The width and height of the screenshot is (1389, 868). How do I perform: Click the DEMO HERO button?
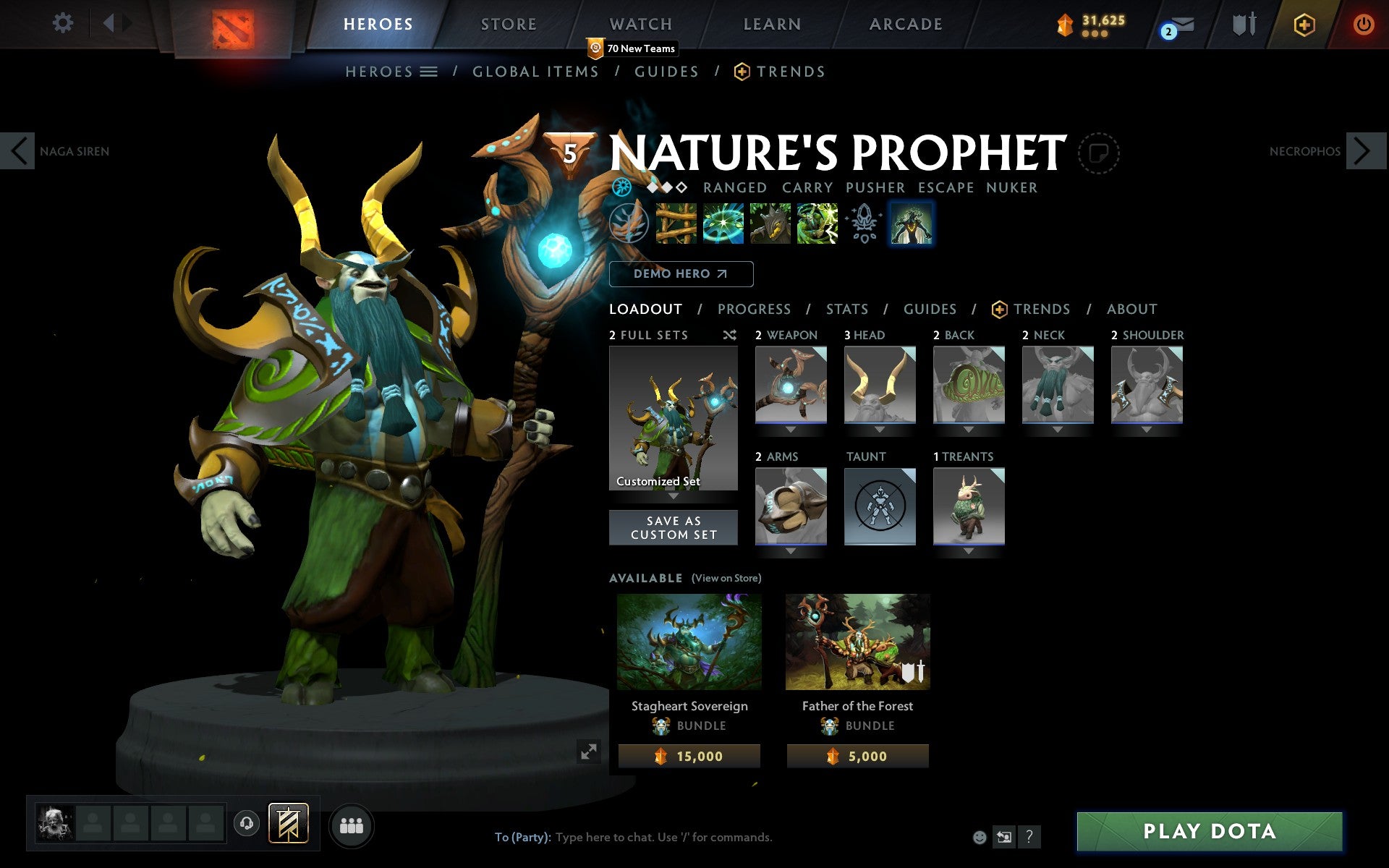tap(681, 274)
